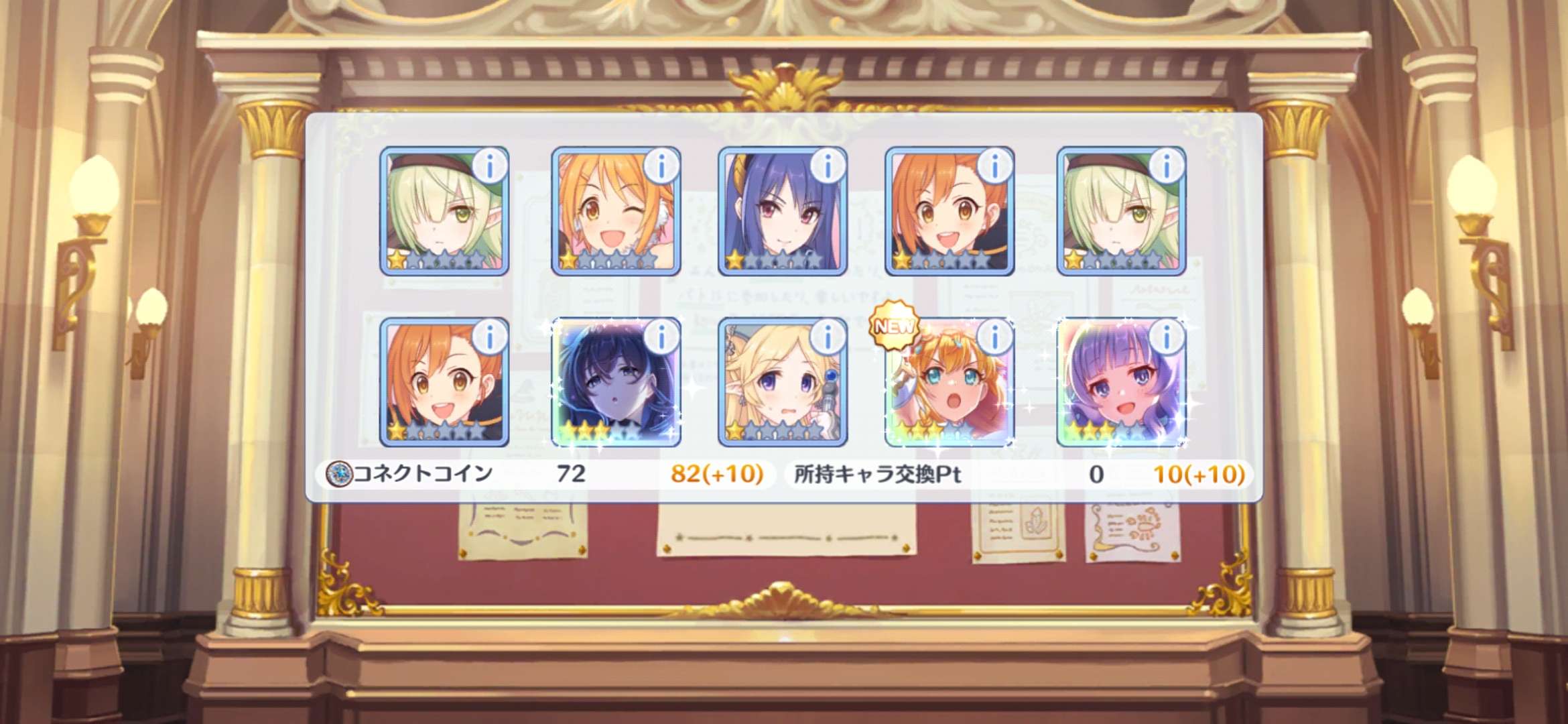Screen dimensions: 1568x724
Task: Open info button on the blonde elf card
Action: (x=828, y=337)
